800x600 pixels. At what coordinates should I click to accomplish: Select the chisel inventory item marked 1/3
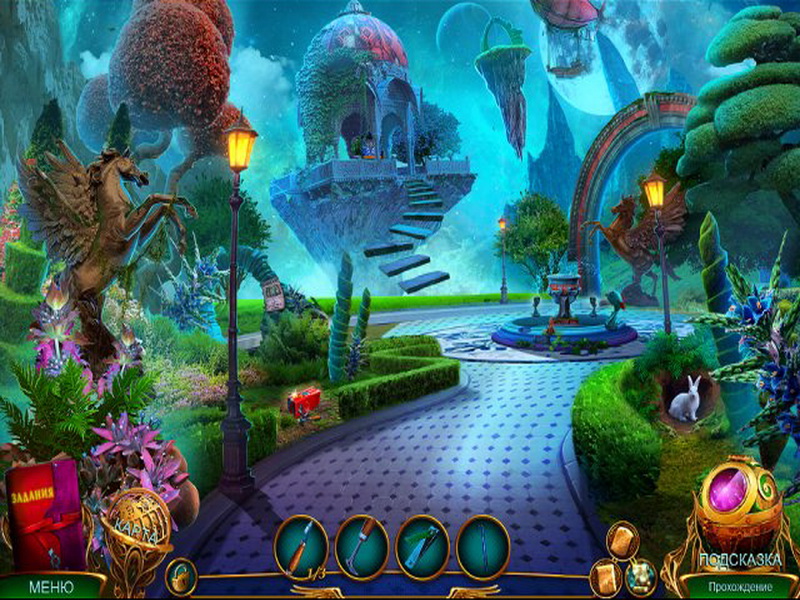pos(301,546)
